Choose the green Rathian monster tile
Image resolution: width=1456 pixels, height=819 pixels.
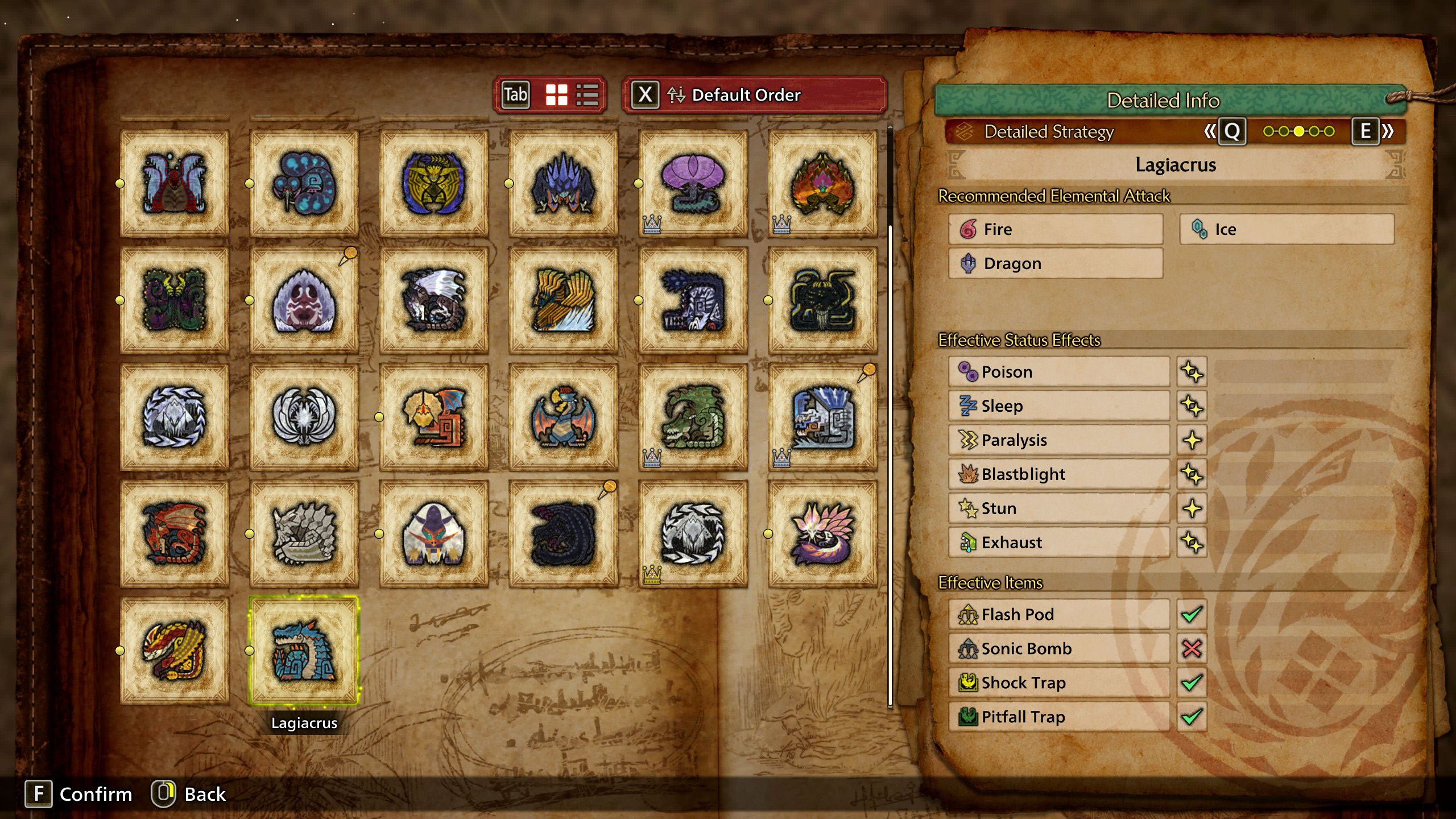693,417
